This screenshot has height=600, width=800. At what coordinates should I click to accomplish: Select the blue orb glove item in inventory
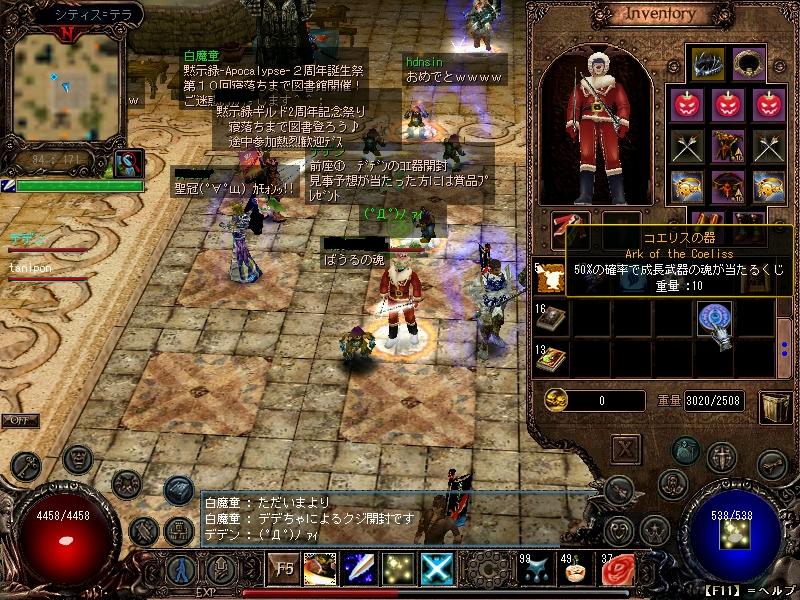click(x=713, y=321)
